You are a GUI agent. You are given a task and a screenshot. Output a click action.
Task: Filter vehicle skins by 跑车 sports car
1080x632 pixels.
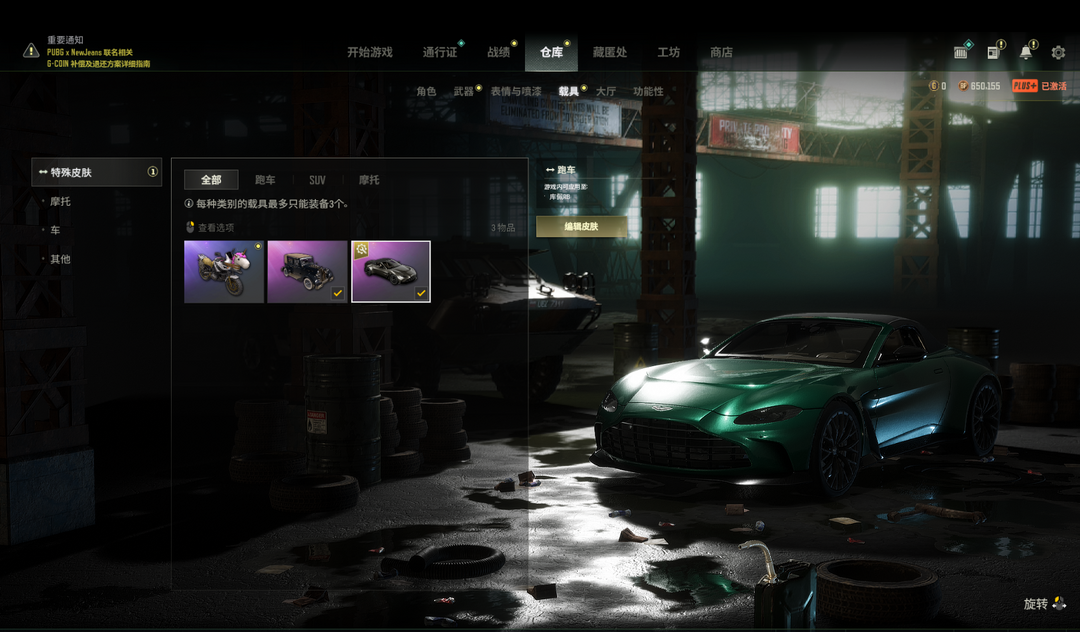265,180
